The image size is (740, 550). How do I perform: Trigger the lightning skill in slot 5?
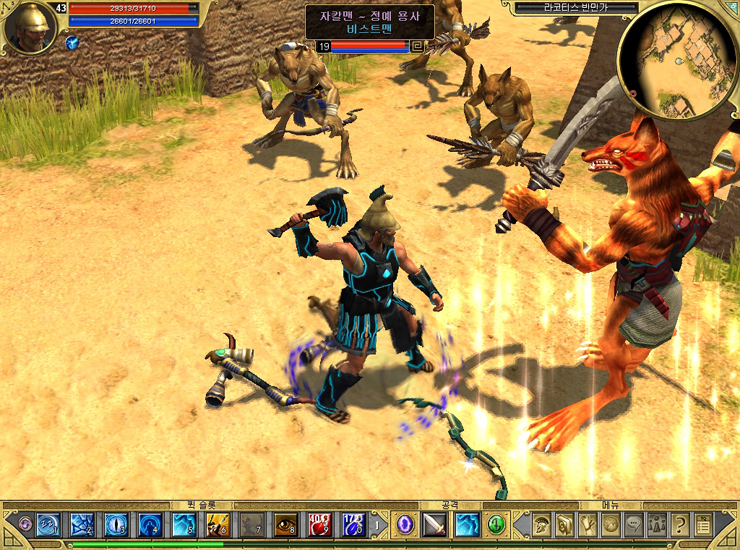click(x=184, y=524)
